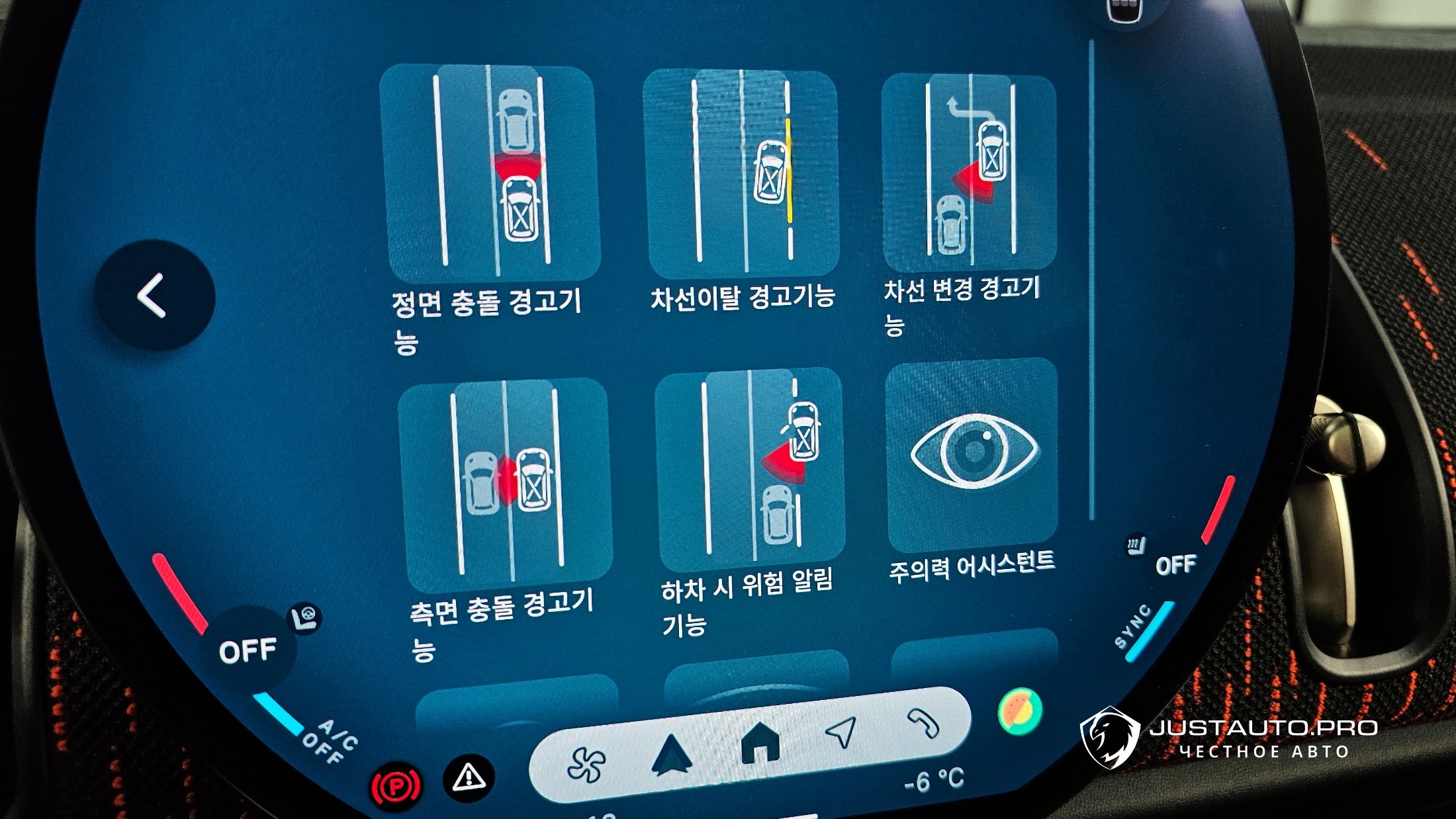
Task: Go back using the left arrow button
Action: click(154, 295)
